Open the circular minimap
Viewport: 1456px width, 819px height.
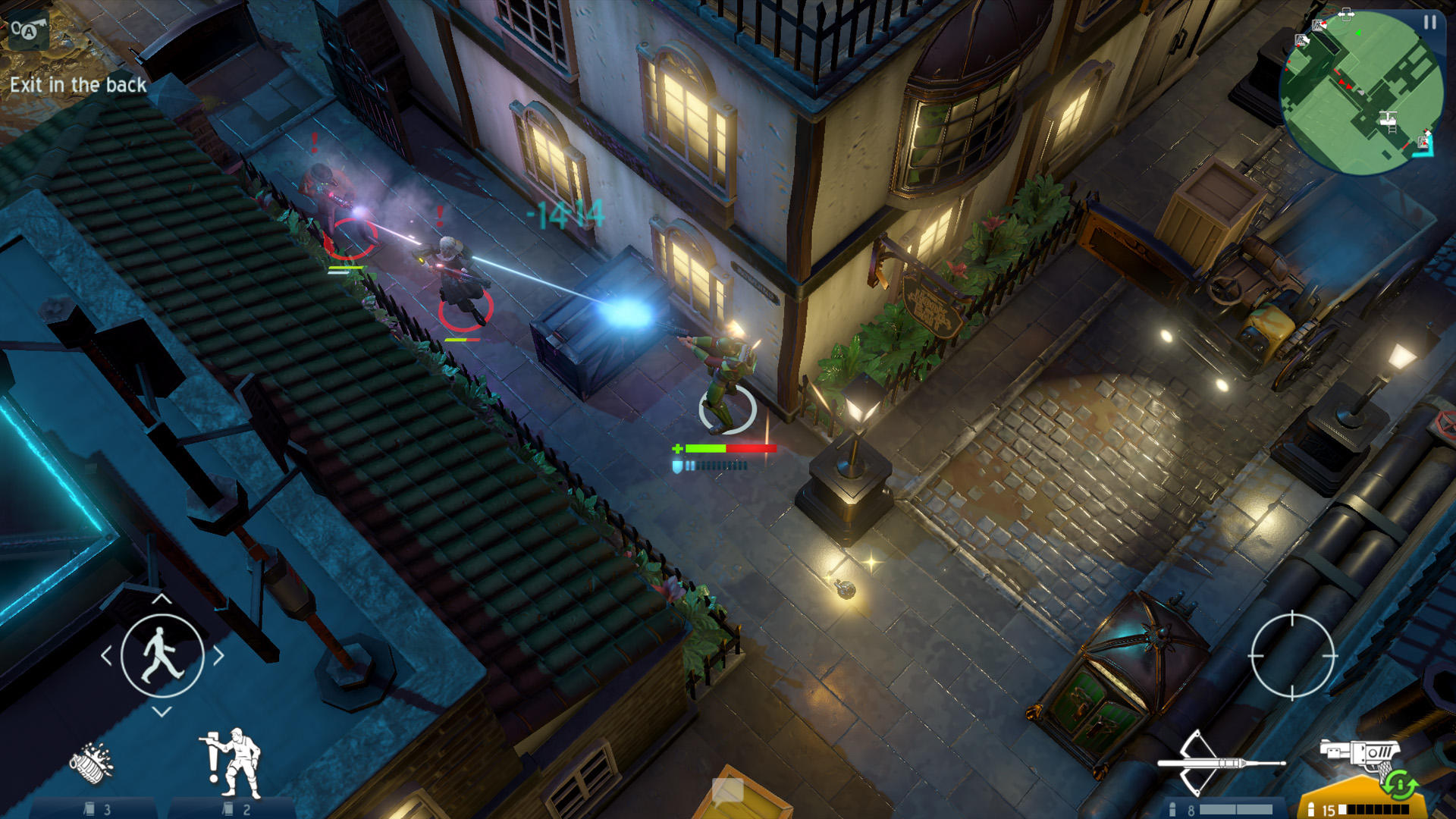[x=1357, y=87]
